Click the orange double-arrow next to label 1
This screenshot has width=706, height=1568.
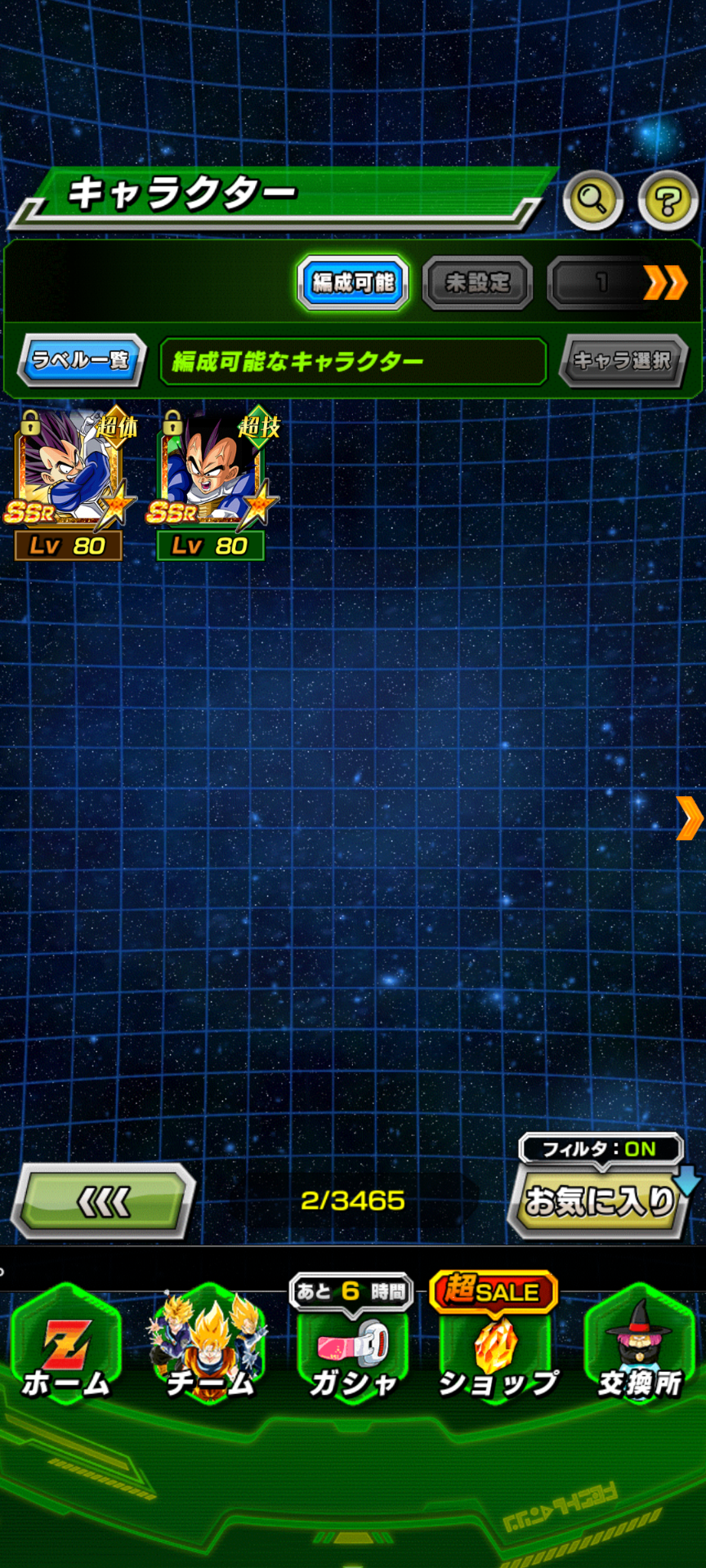665,283
